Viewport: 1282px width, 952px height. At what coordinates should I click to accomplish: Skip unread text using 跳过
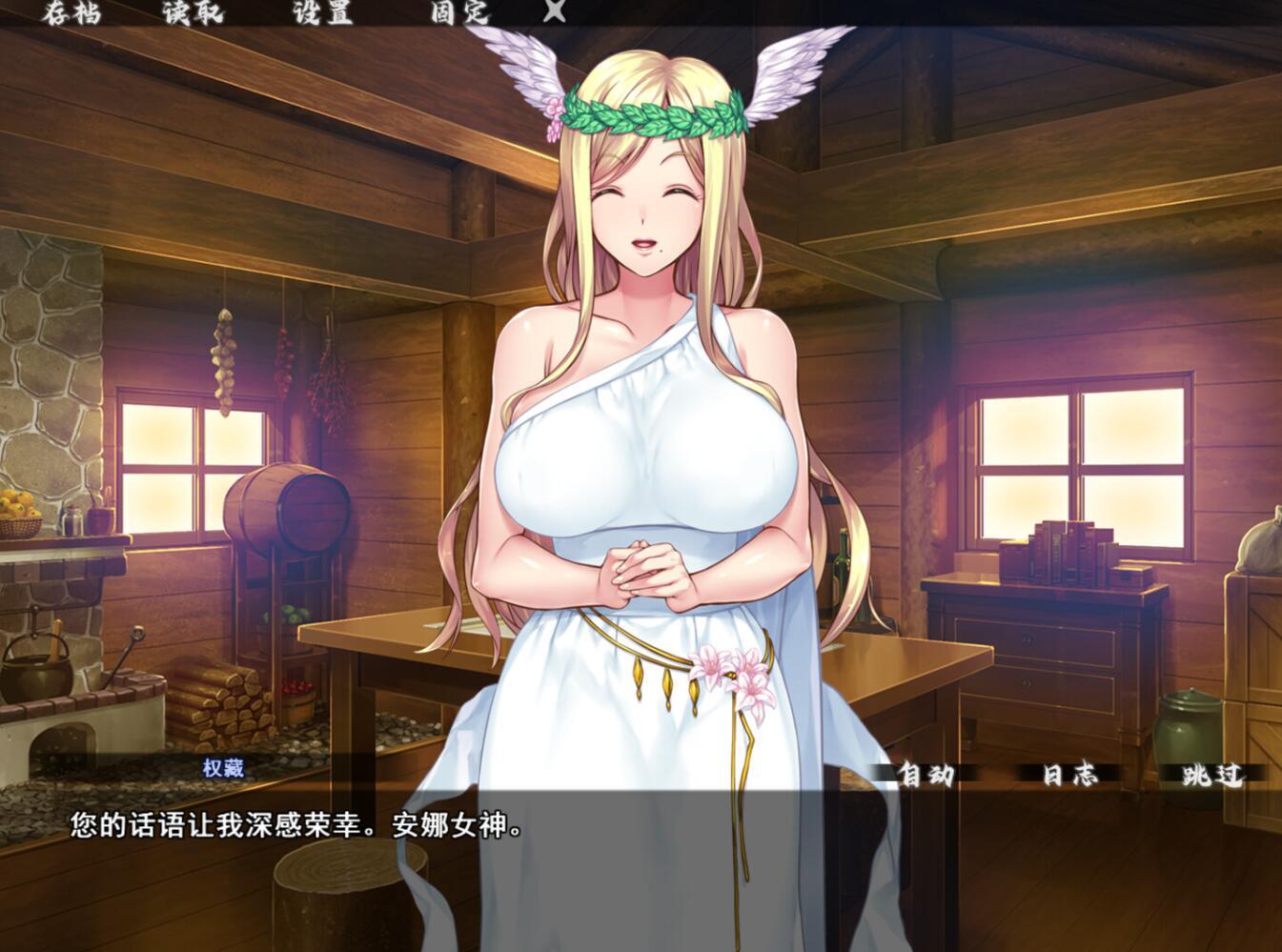pos(1211,777)
